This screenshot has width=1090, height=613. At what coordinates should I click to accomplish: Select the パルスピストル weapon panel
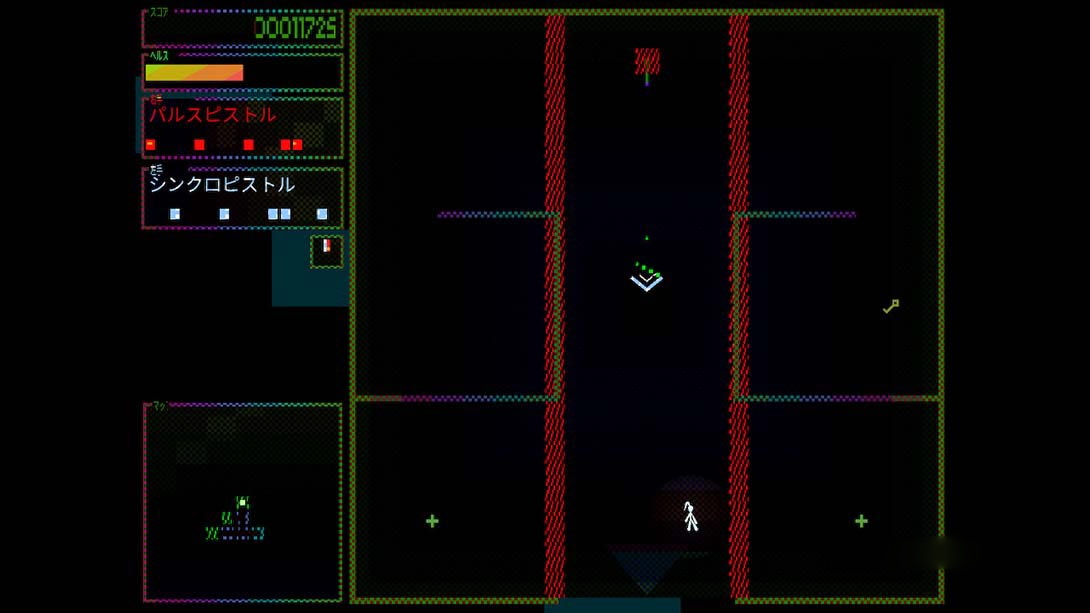coord(242,128)
